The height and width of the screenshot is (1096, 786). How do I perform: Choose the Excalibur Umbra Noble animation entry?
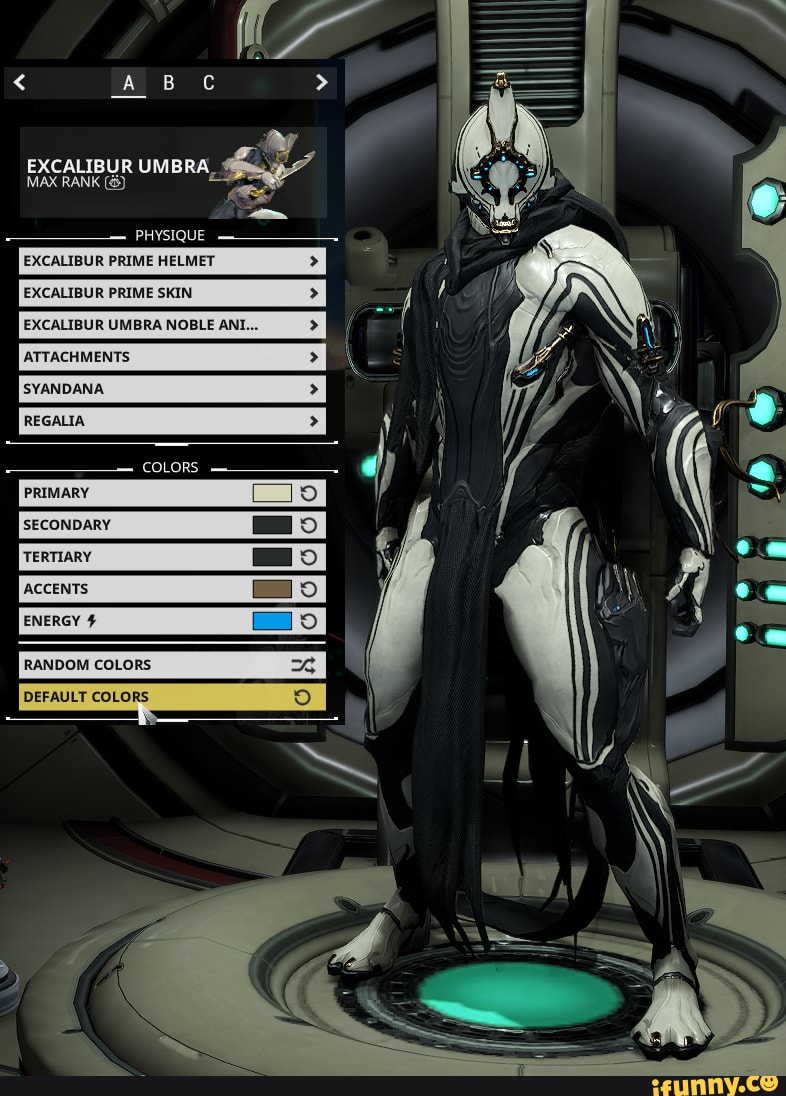tap(172, 325)
